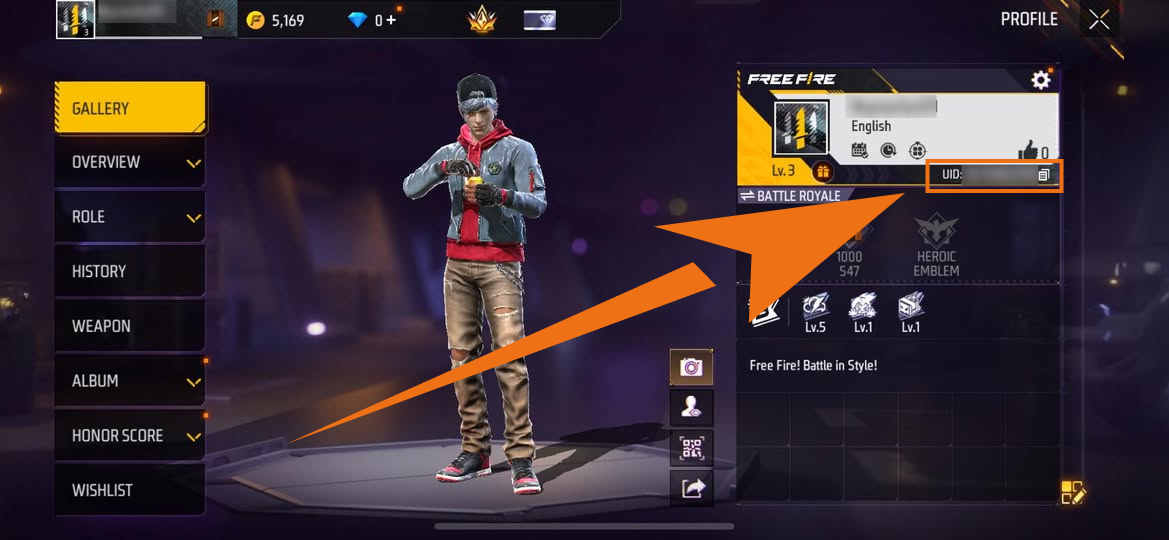
Task: Click the orange gift icon near Lv.3
Action: point(822,171)
